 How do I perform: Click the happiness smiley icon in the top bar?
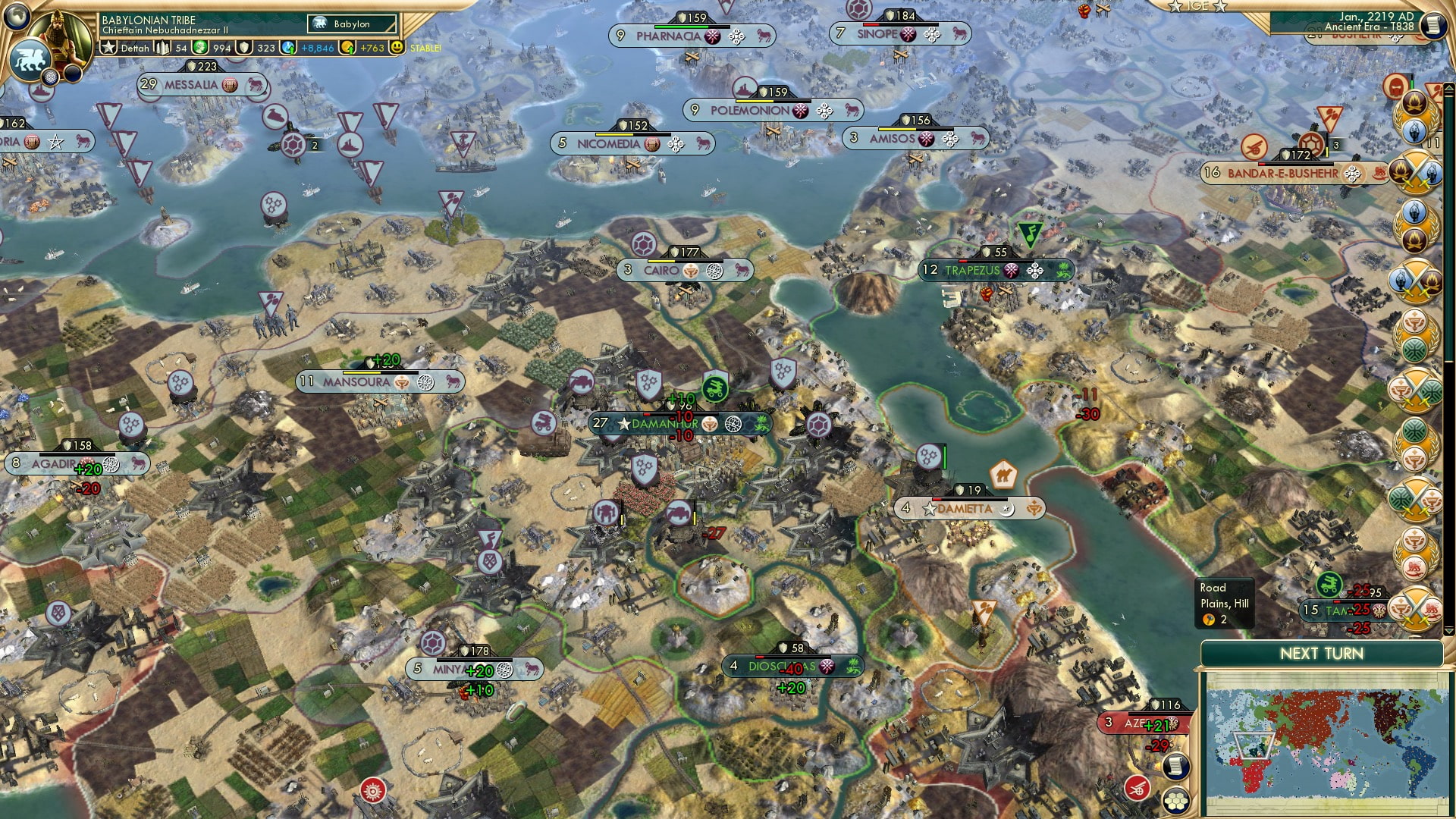[x=397, y=46]
